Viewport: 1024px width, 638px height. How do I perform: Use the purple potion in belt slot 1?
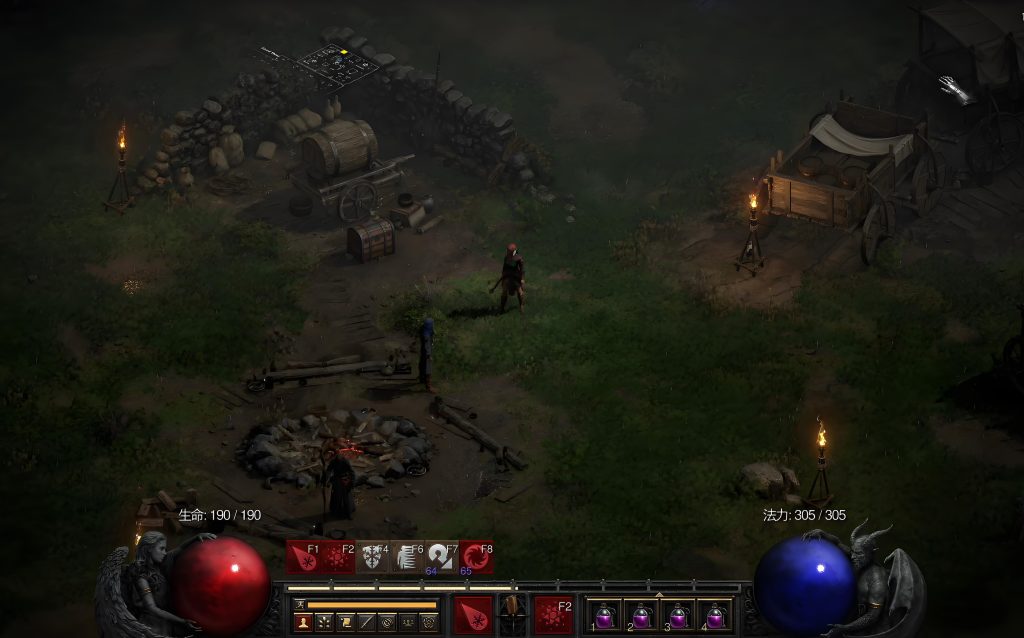(603, 614)
